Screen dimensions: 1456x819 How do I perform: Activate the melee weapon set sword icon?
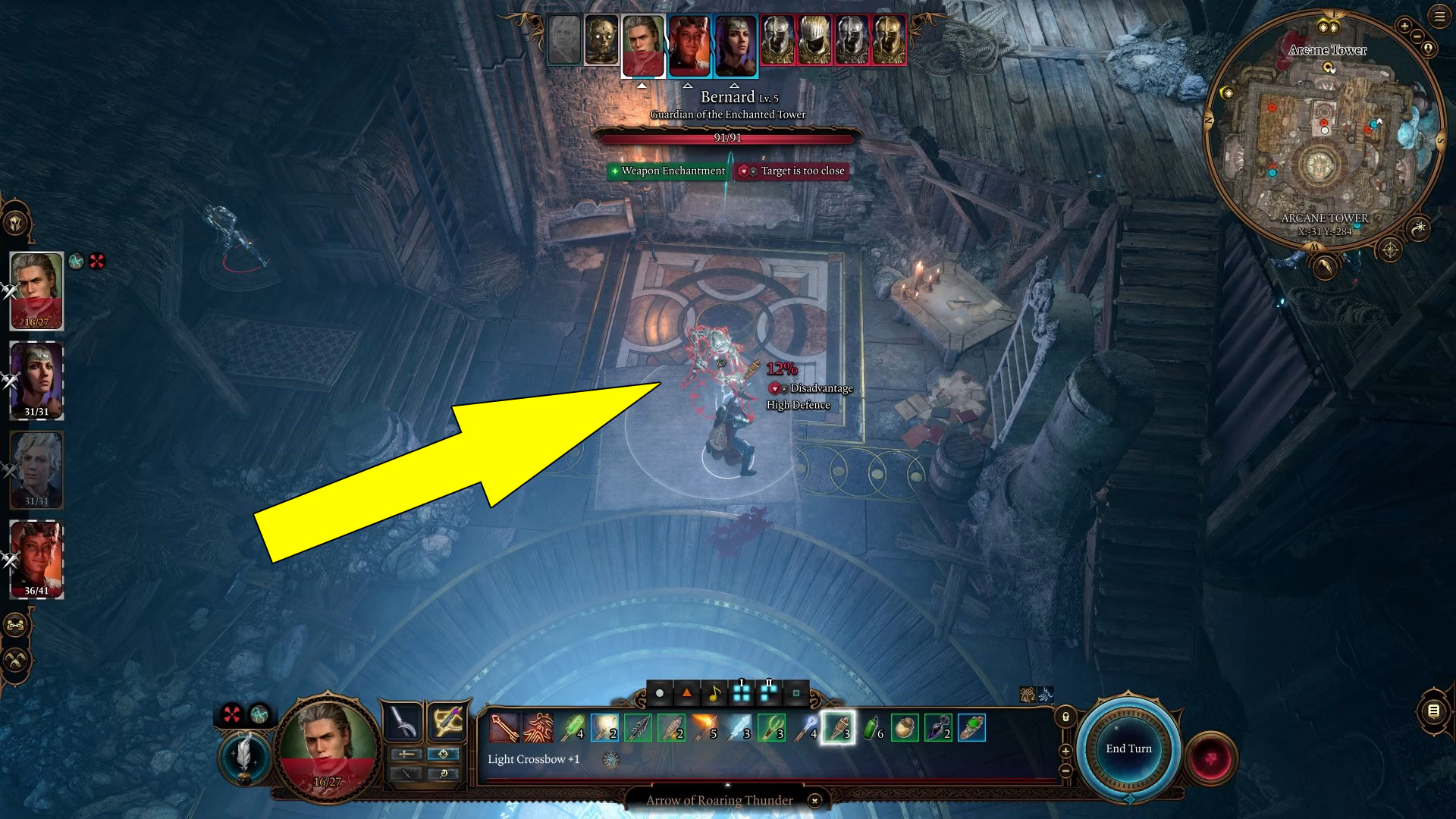(404, 720)
